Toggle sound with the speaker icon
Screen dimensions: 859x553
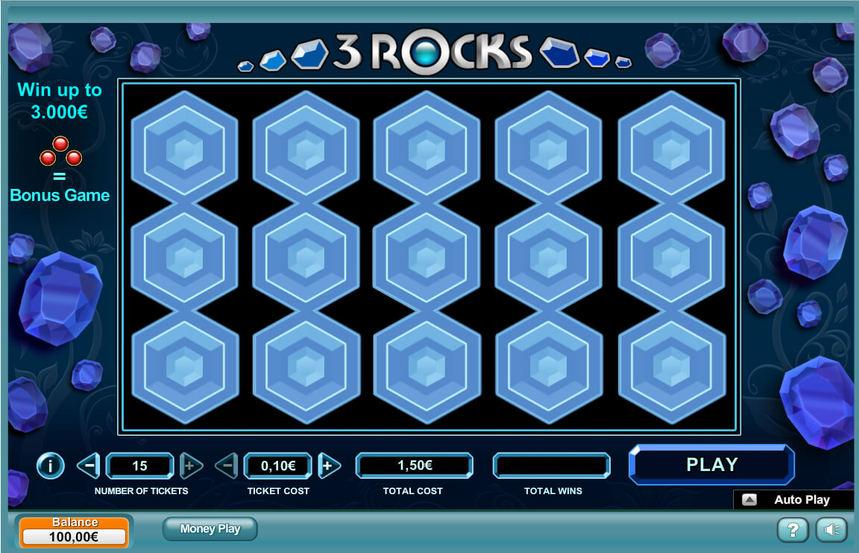(x=830, y=530)
